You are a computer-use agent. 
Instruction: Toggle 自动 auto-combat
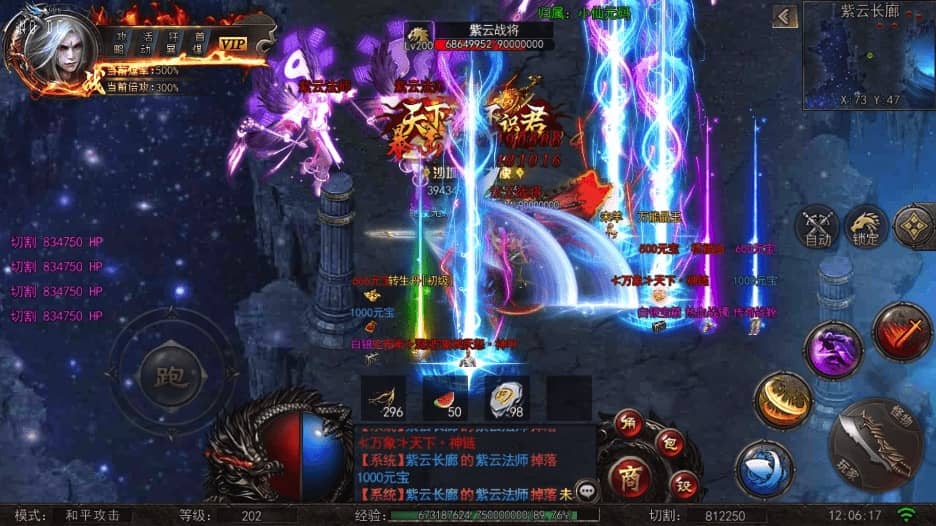(818, 228)
